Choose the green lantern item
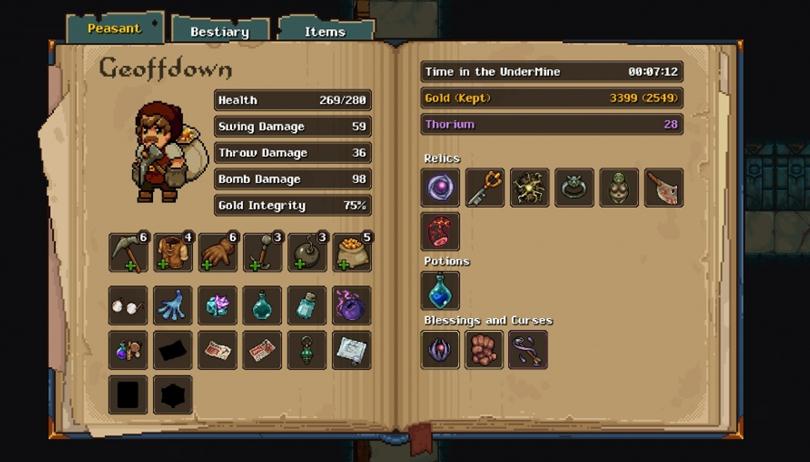The image size is (810, 462). point(307,350)
